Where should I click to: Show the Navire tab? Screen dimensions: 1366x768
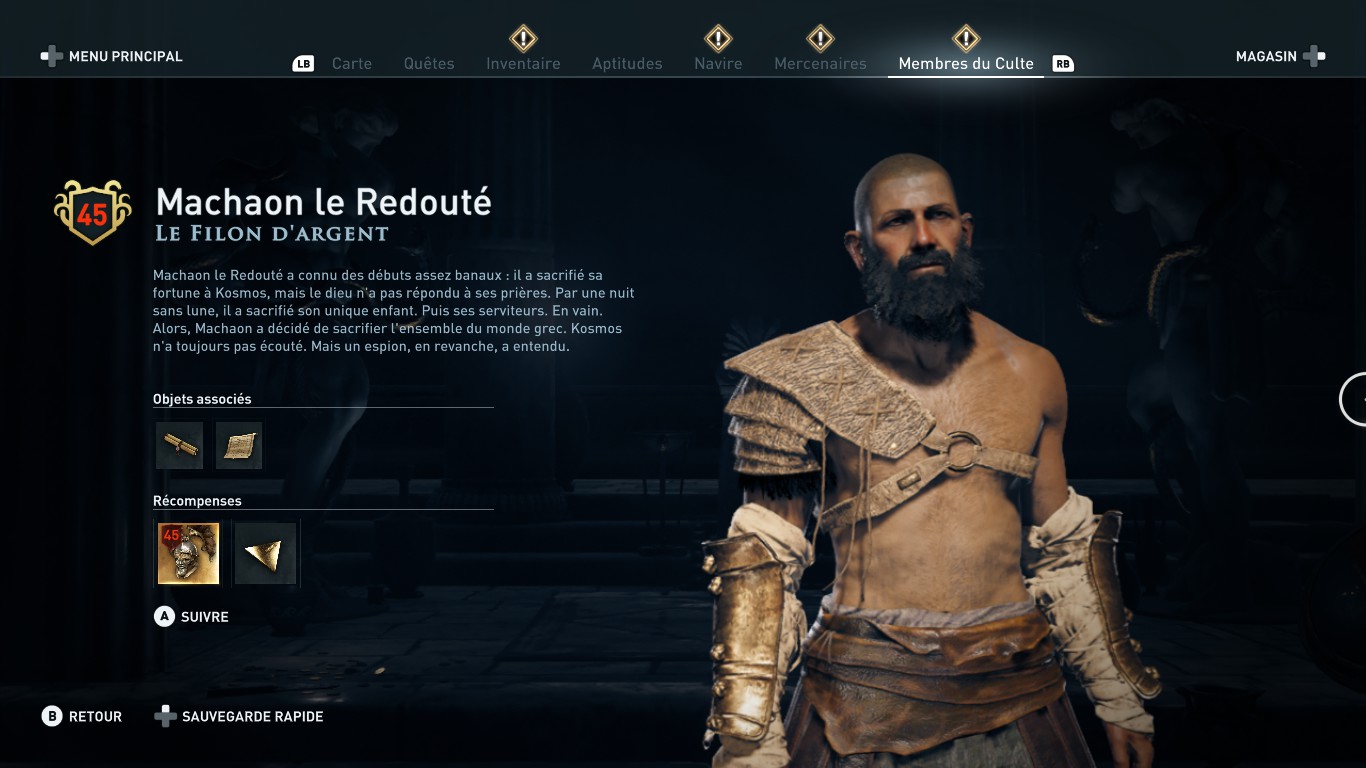[718, 63]
